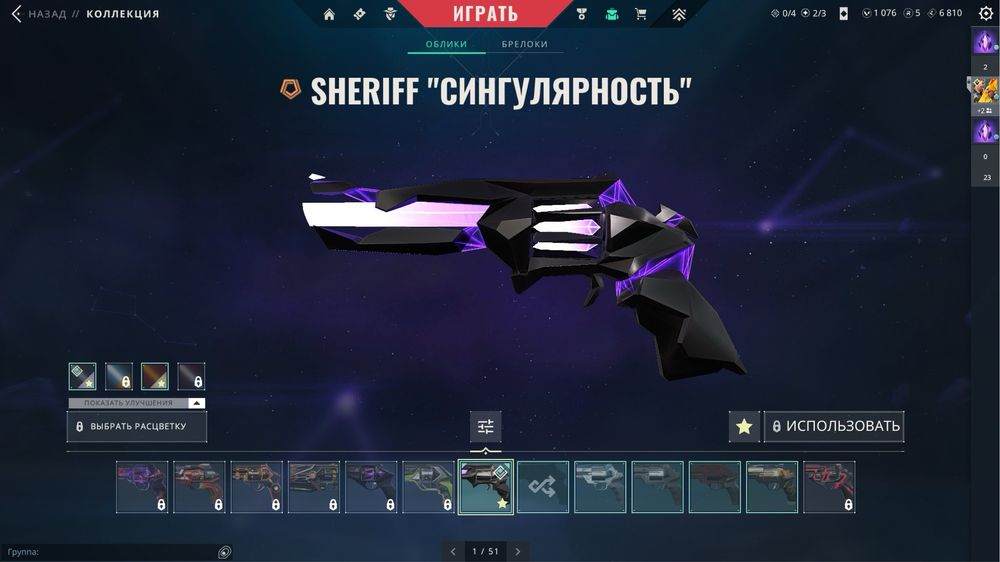
Task: Select the red-and-black locked Sheriff skin thumbnail
Action: pyautogui.click(x=829, y=487)
